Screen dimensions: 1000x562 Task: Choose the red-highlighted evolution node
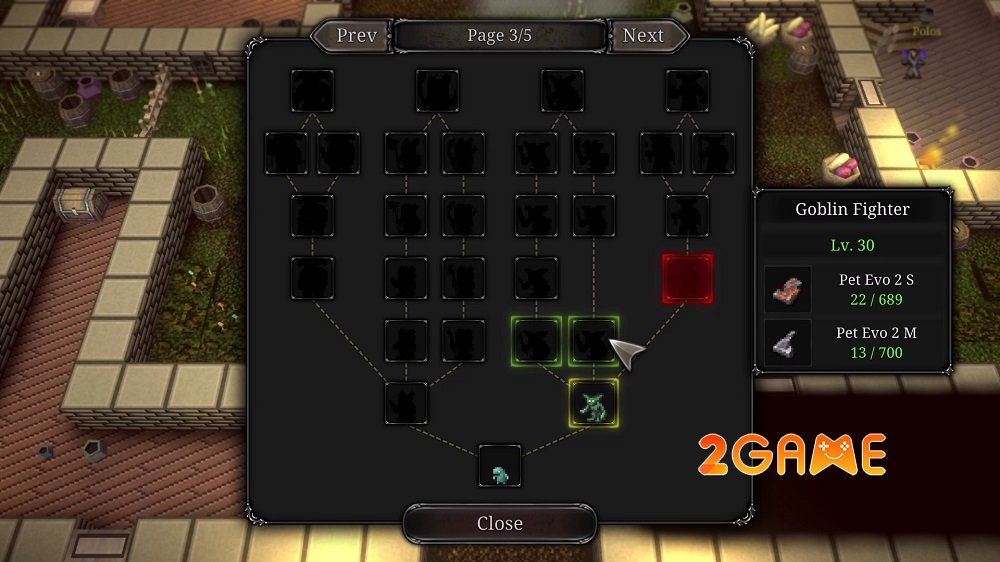687,278
